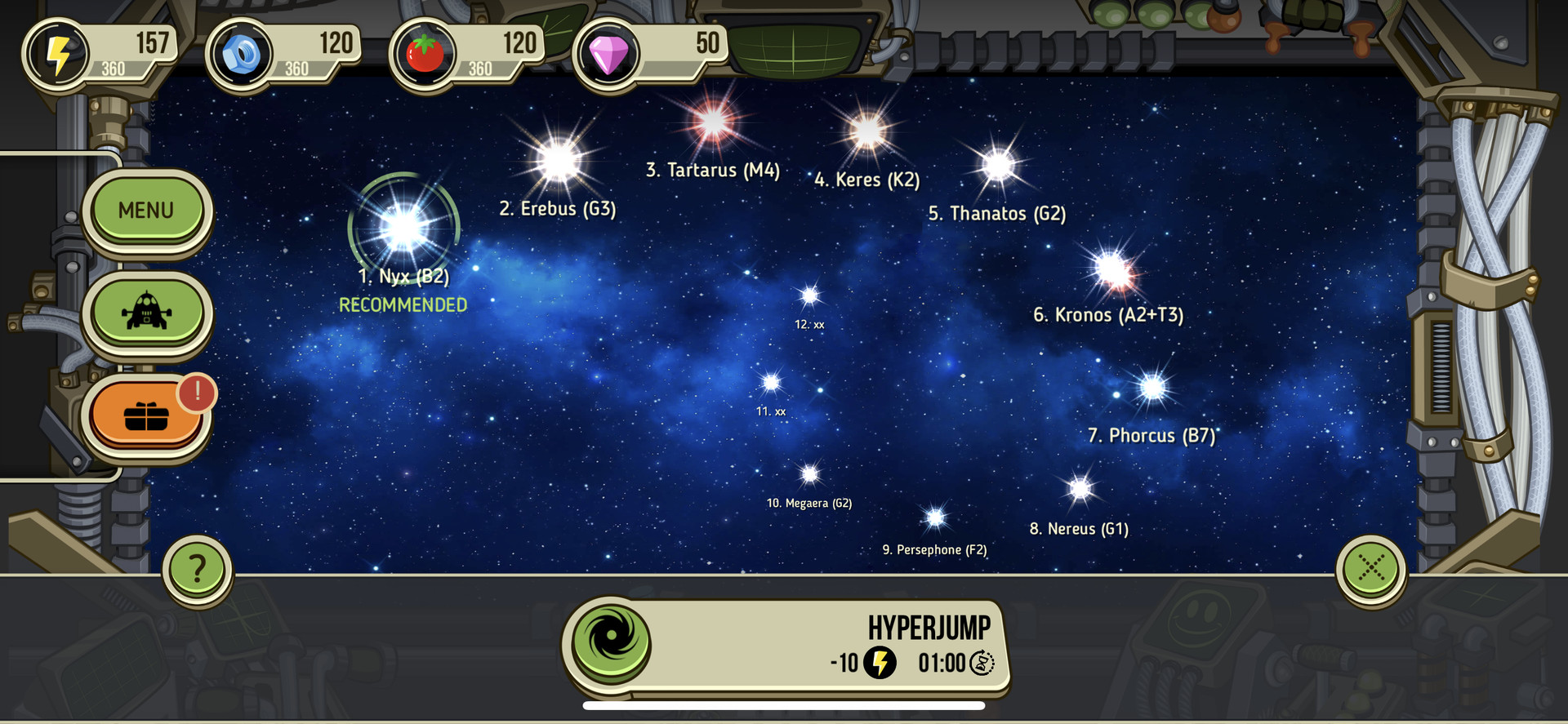Image resolution: width=1568 pixels, height=724 pixels.
Task: Select star 5. Thanatos (G2)
Action: tap(998, 166)
